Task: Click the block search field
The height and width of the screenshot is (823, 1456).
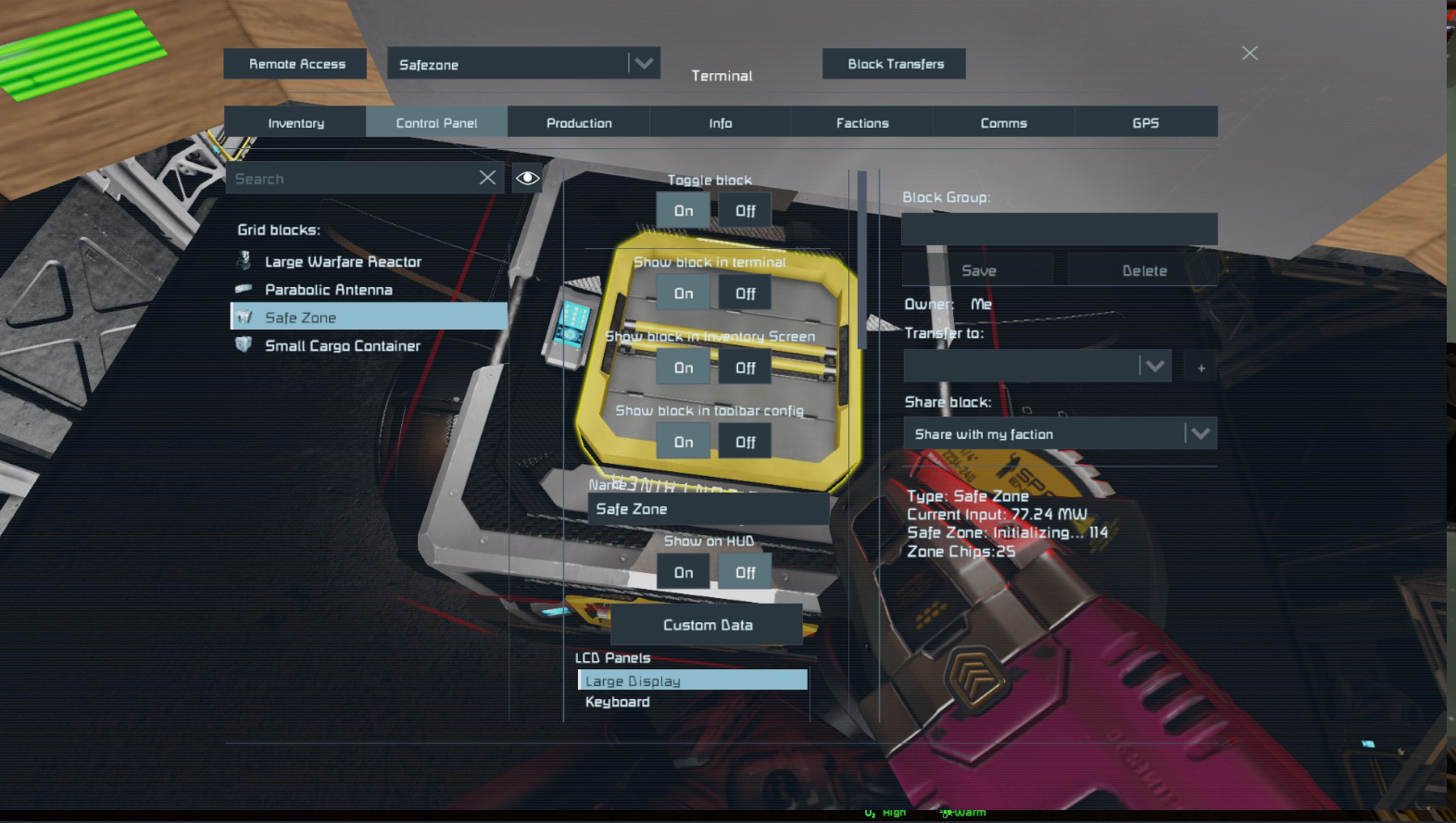Action: tap(352, 179)
